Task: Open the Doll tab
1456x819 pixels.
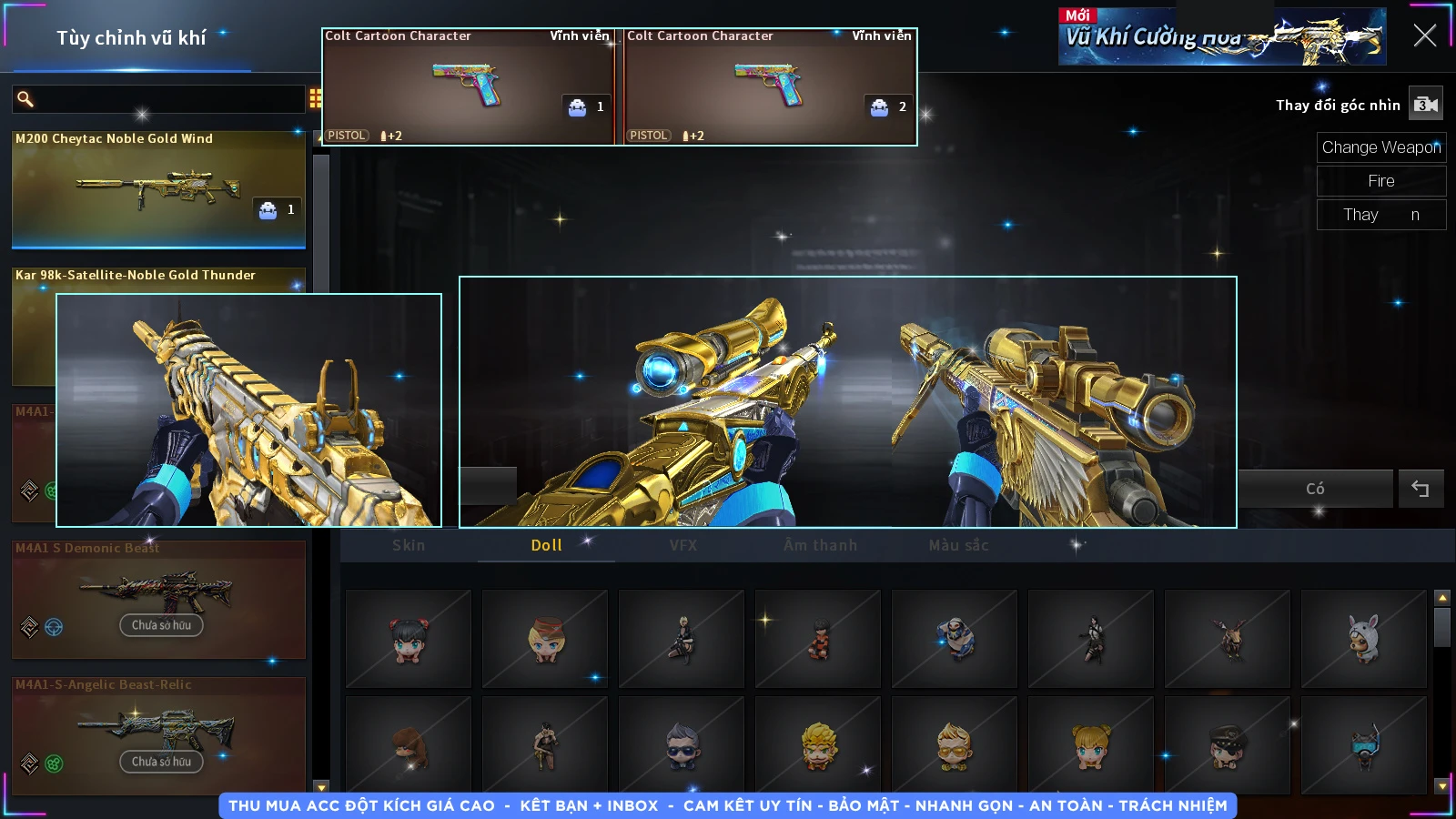Action: pos(546,545)
